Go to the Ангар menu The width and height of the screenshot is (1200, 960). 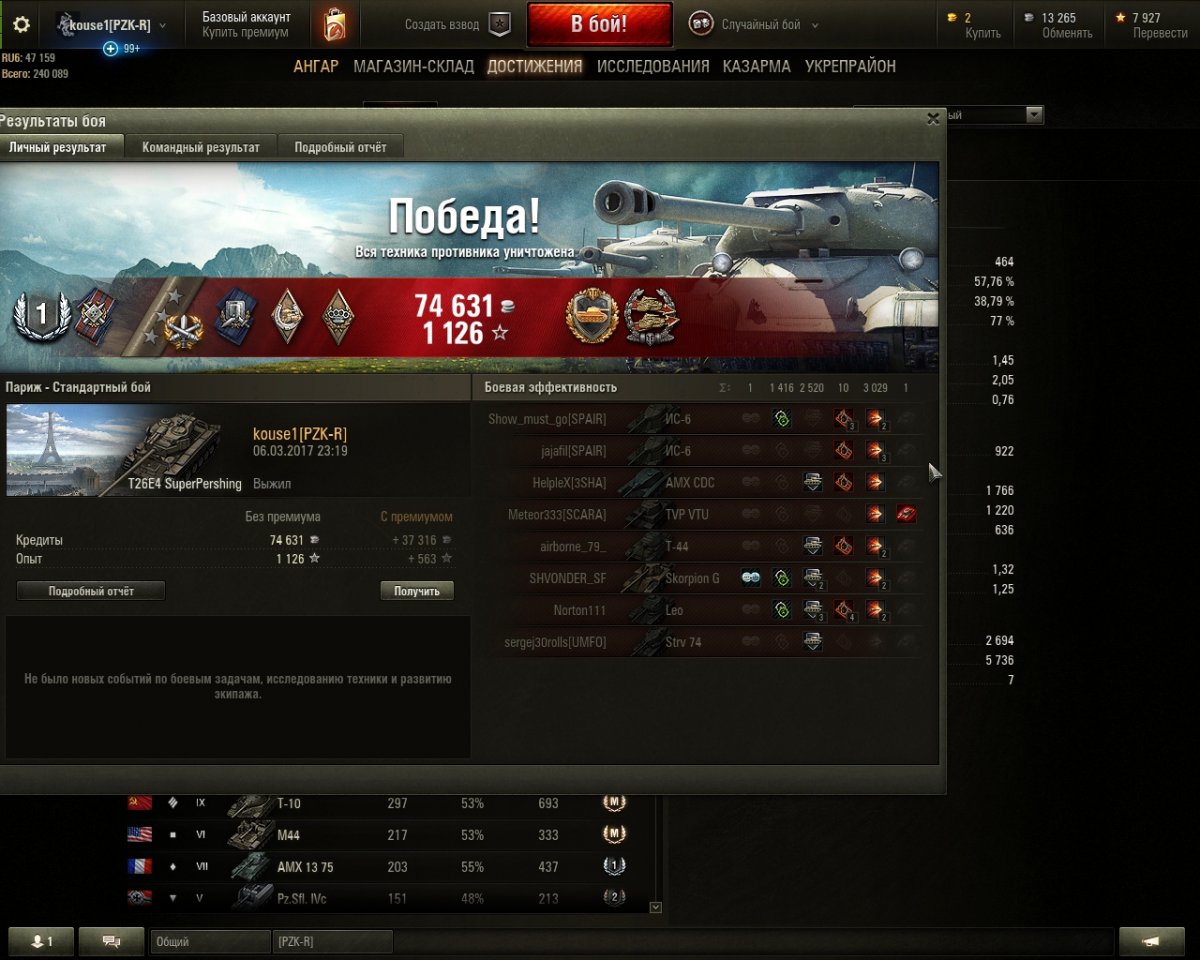click(x=316, y=67)
